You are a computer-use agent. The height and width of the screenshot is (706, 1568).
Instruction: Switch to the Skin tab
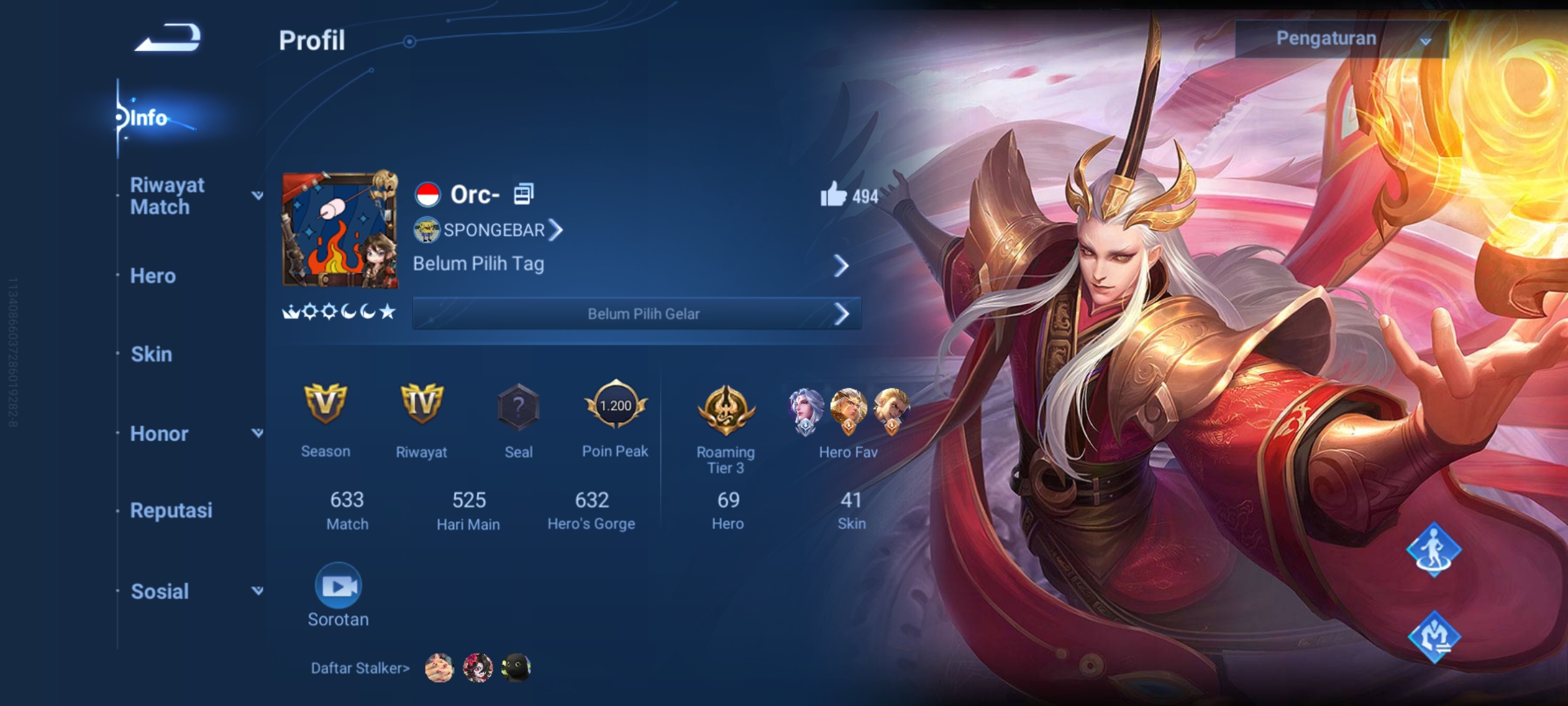(152, 354)
